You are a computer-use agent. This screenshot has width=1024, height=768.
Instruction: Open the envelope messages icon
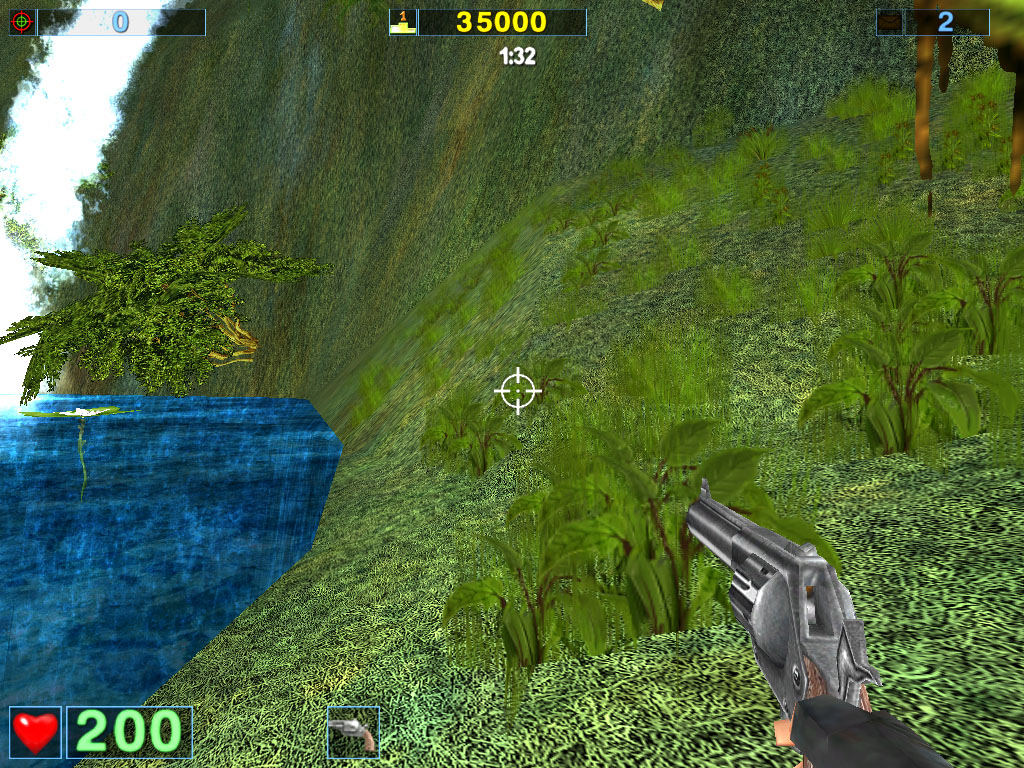pyautogui.click(x=889, y=22)
